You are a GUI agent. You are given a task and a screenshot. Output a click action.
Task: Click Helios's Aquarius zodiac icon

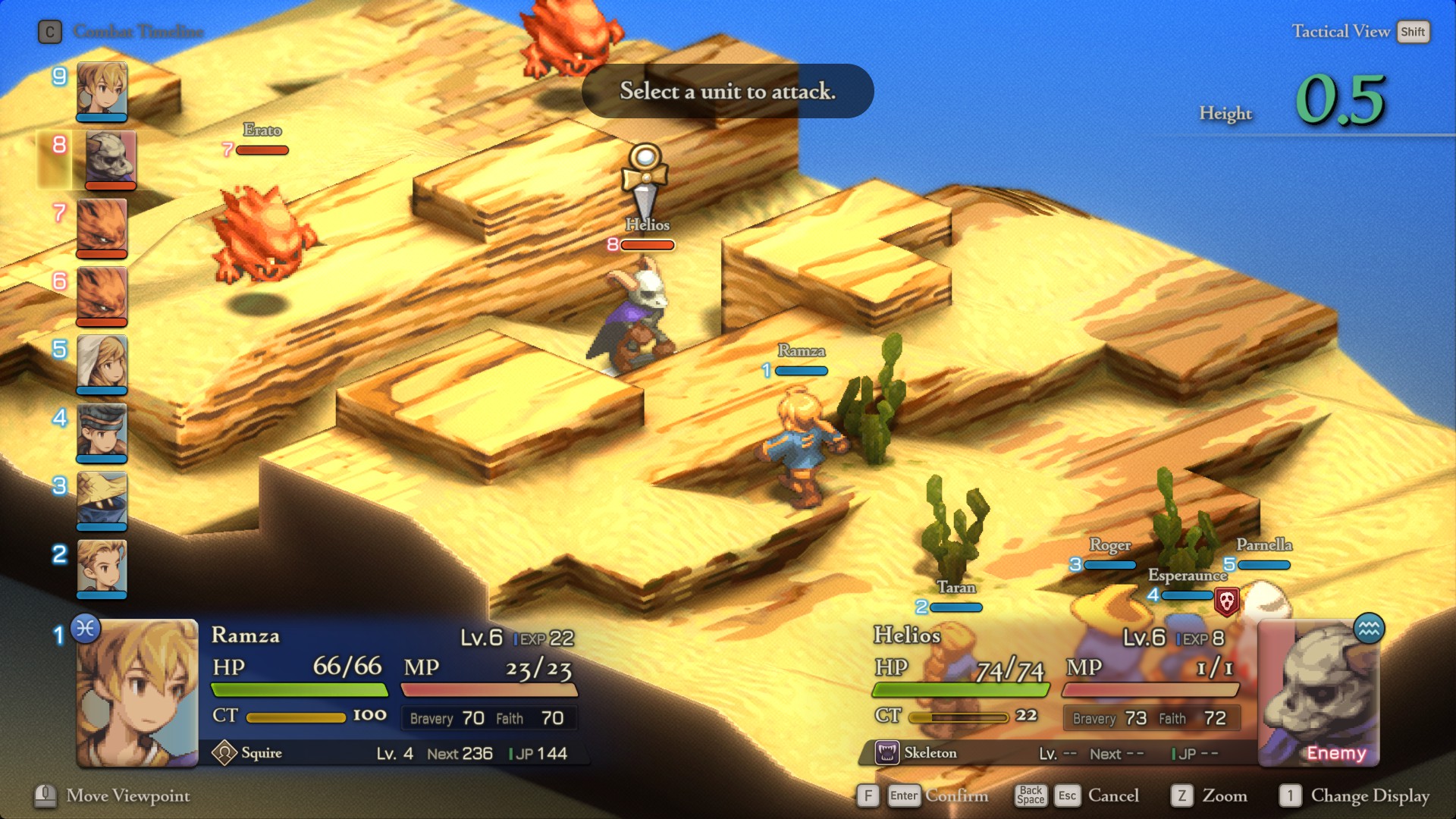click(1369, 629)
